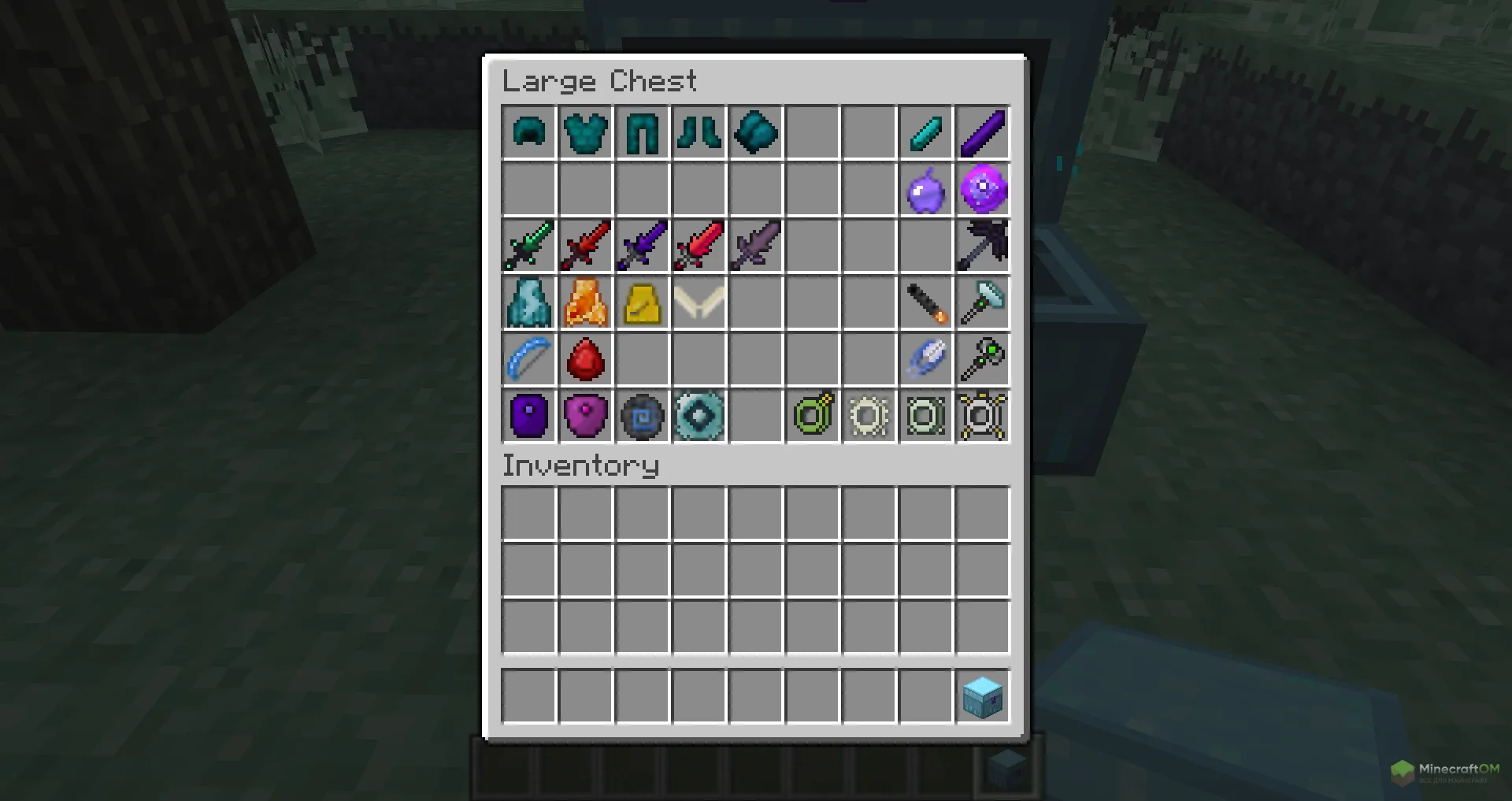Screen dimensions: 1512x801
Task: Select the purple apple item
Action: pyautogui.click(x=925, y=190)
